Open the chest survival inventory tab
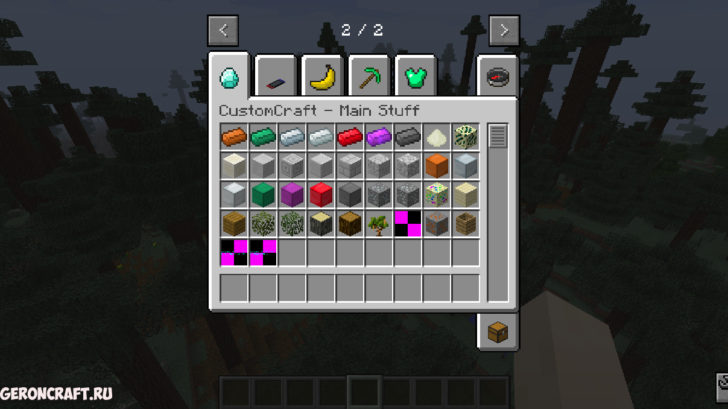The width and height of the screenshot is (728, 409). 497,331
